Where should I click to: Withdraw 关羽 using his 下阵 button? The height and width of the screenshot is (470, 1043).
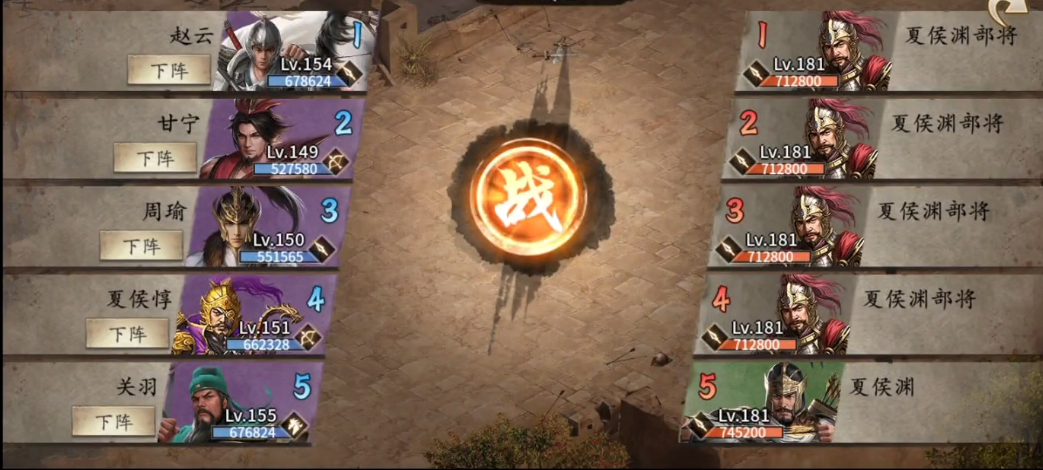pyautogui.click(x=113, y=421)
